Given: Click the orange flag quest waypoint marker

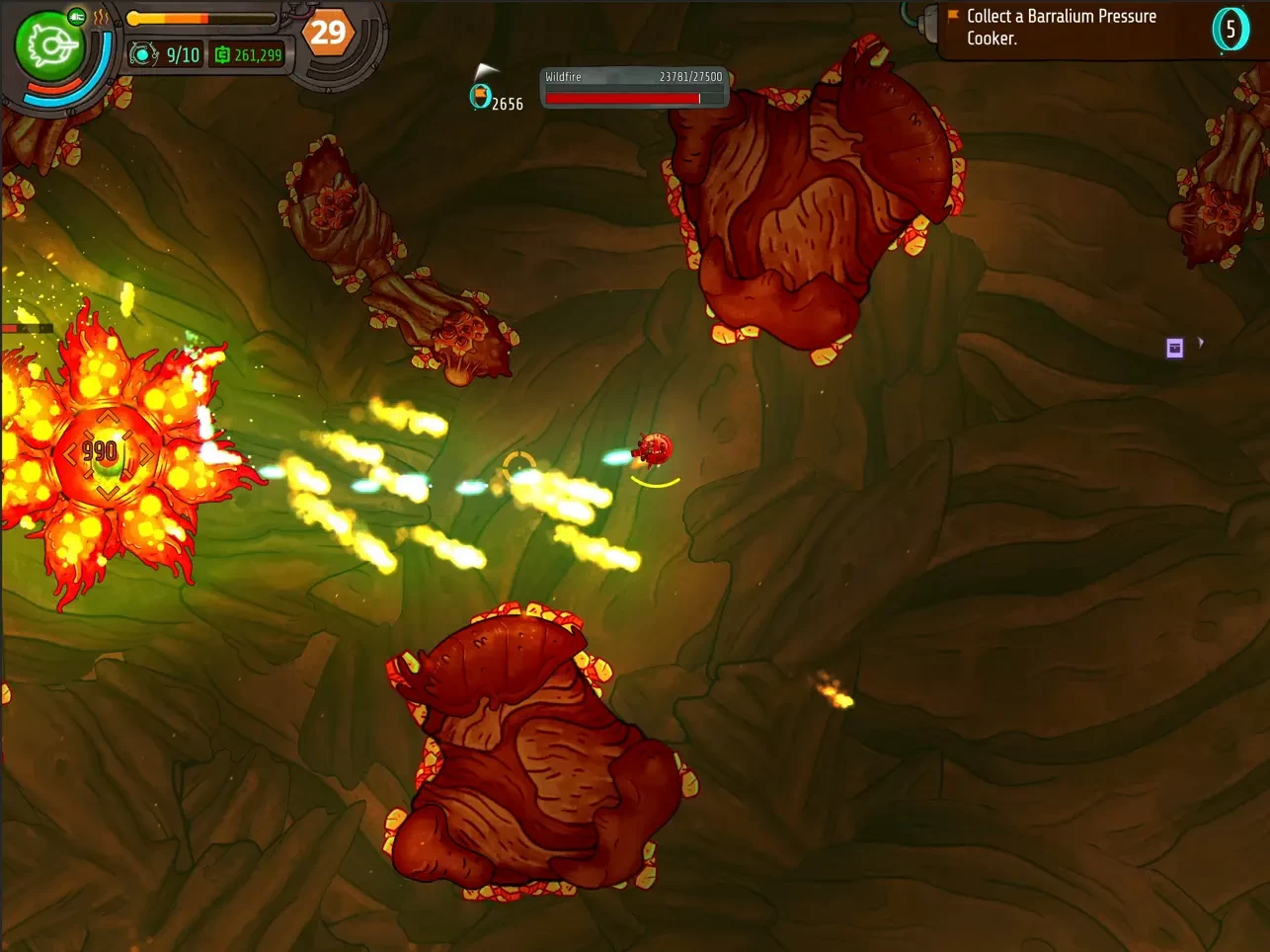Looking at the screenshot, I should 481,95.
